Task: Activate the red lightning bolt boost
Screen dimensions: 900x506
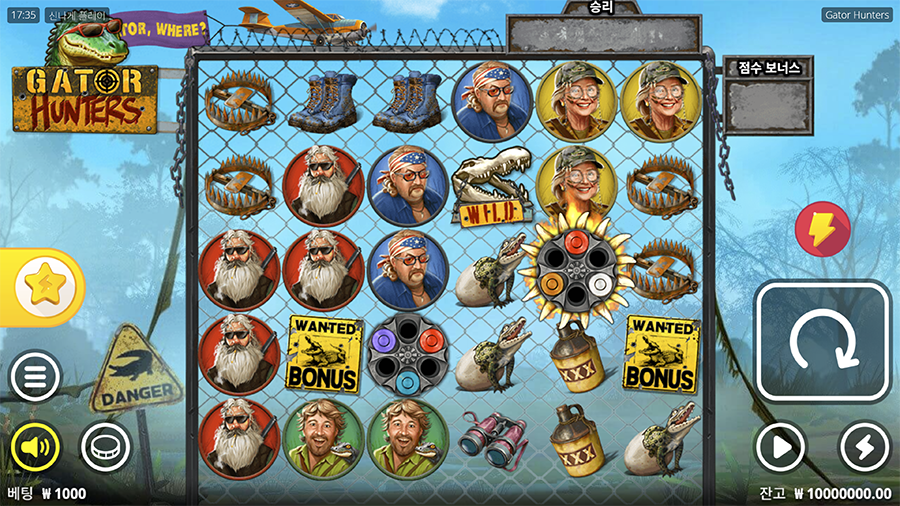Action: click(822, 230)
